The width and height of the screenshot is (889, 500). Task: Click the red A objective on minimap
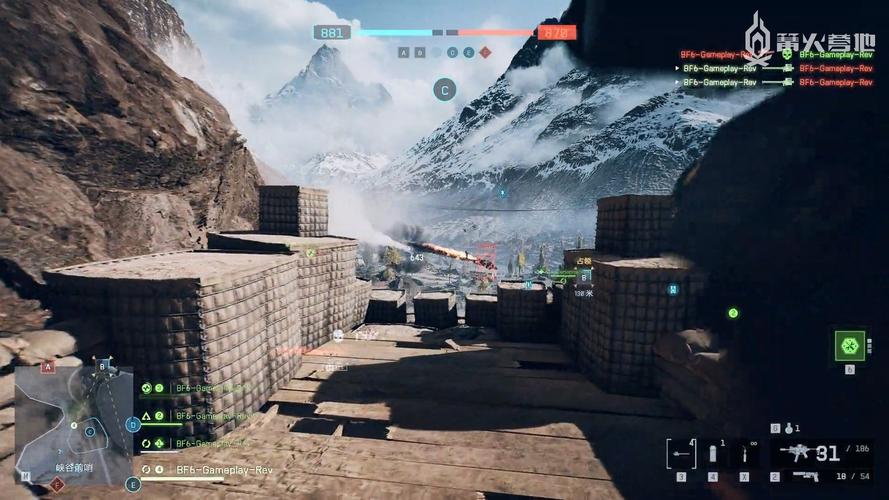point(47,367)
